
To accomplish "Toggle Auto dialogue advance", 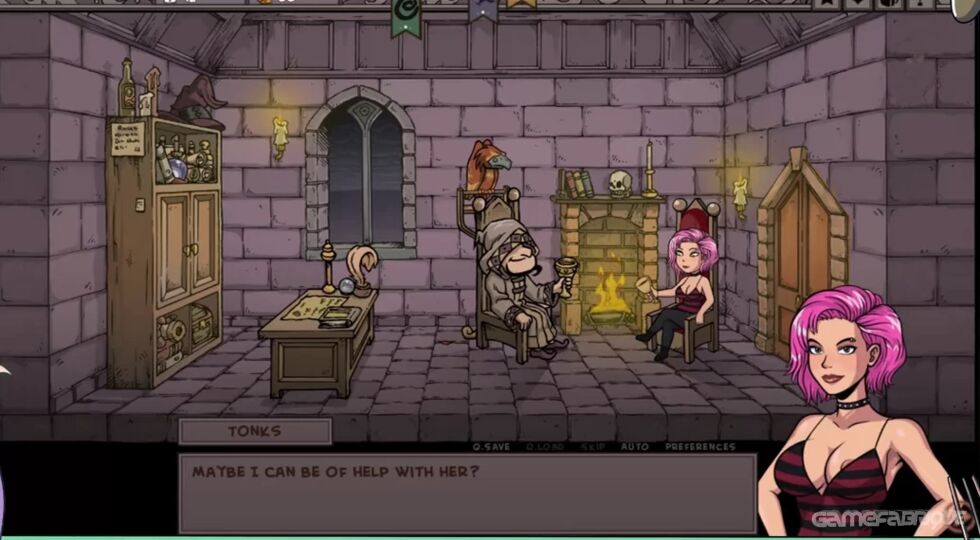I will [x=634, y=446].
